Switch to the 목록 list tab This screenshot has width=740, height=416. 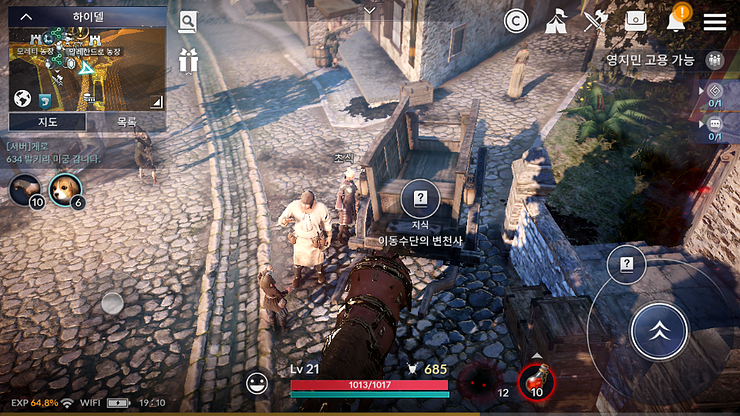(x=127, y=122)
